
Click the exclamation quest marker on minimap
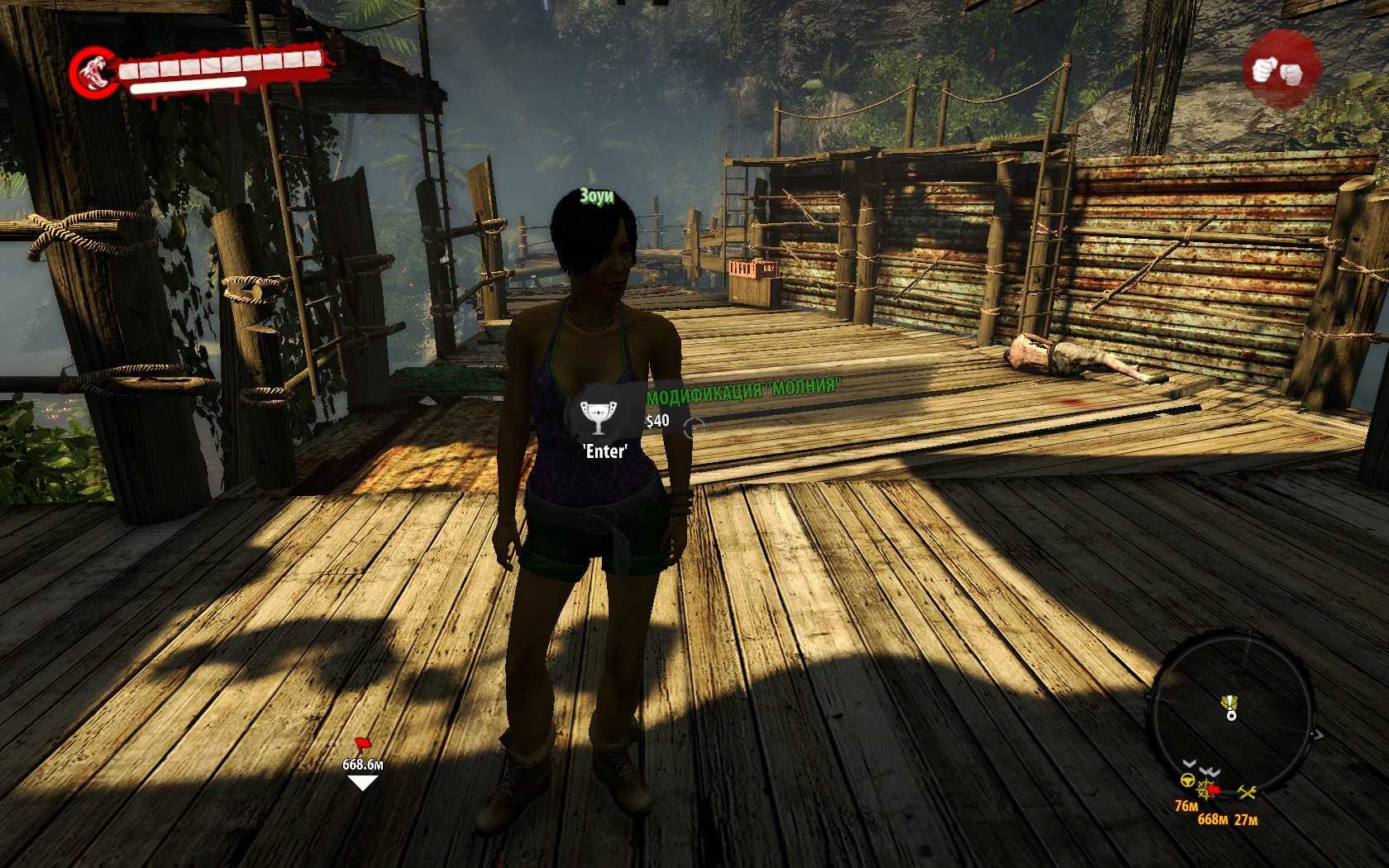tap(1230, 704)
